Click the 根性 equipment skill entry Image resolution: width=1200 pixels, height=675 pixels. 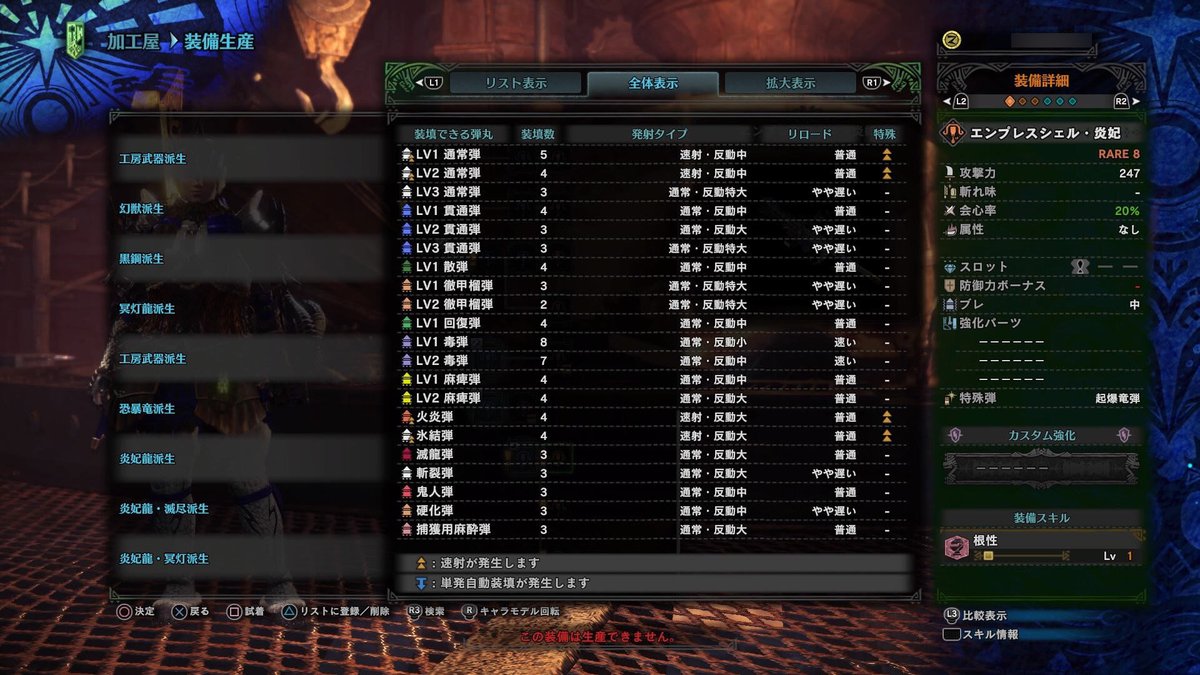click(x=1040, y=547)
